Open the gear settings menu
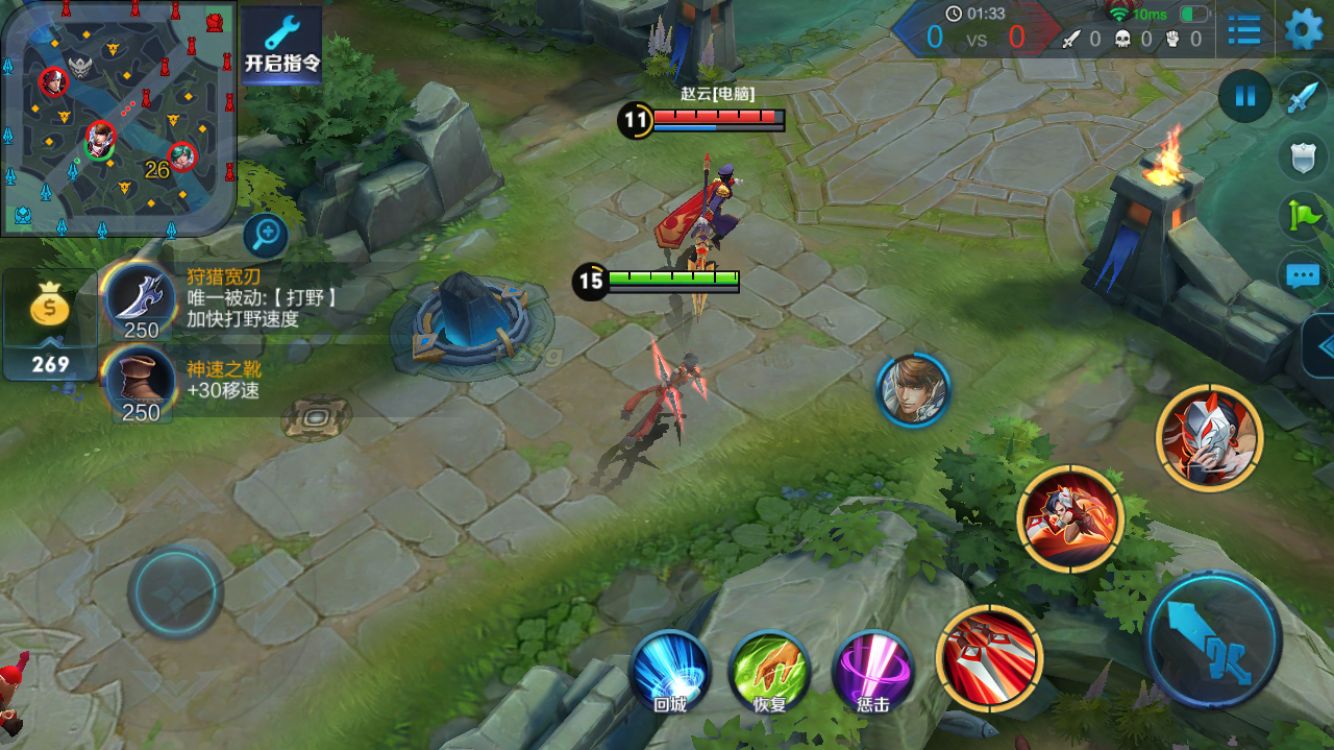 coord(1304,29)
